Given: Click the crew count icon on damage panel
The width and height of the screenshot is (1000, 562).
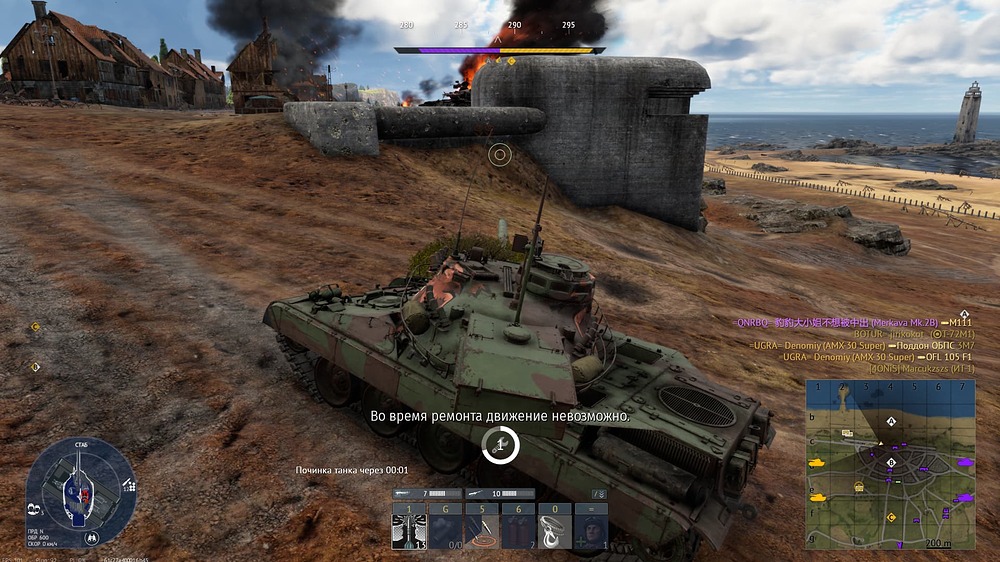Looking at the screenshot, I should pos(36,508).
